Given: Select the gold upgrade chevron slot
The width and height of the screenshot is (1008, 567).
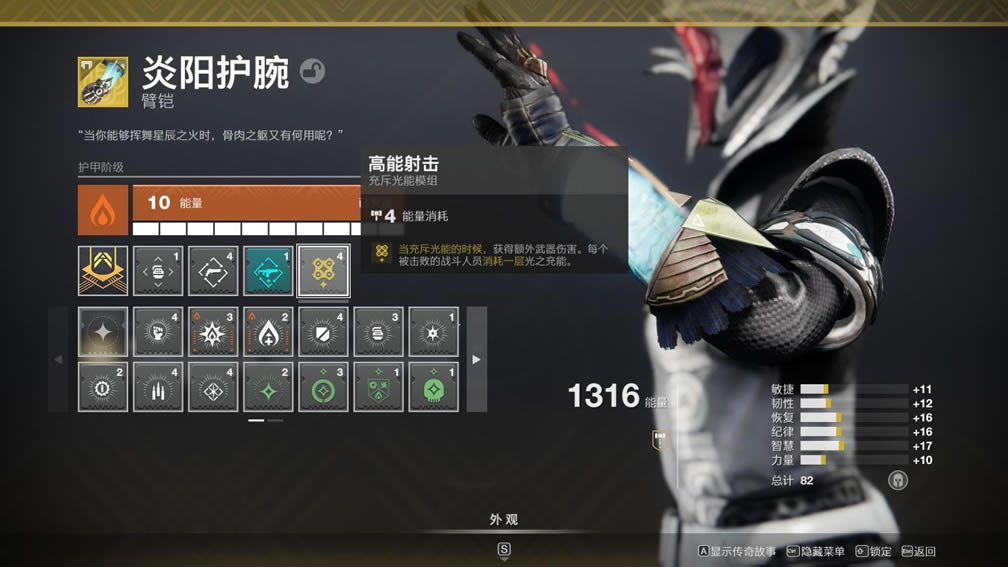Looking at the screenshot, I should (x=103, y=271).
